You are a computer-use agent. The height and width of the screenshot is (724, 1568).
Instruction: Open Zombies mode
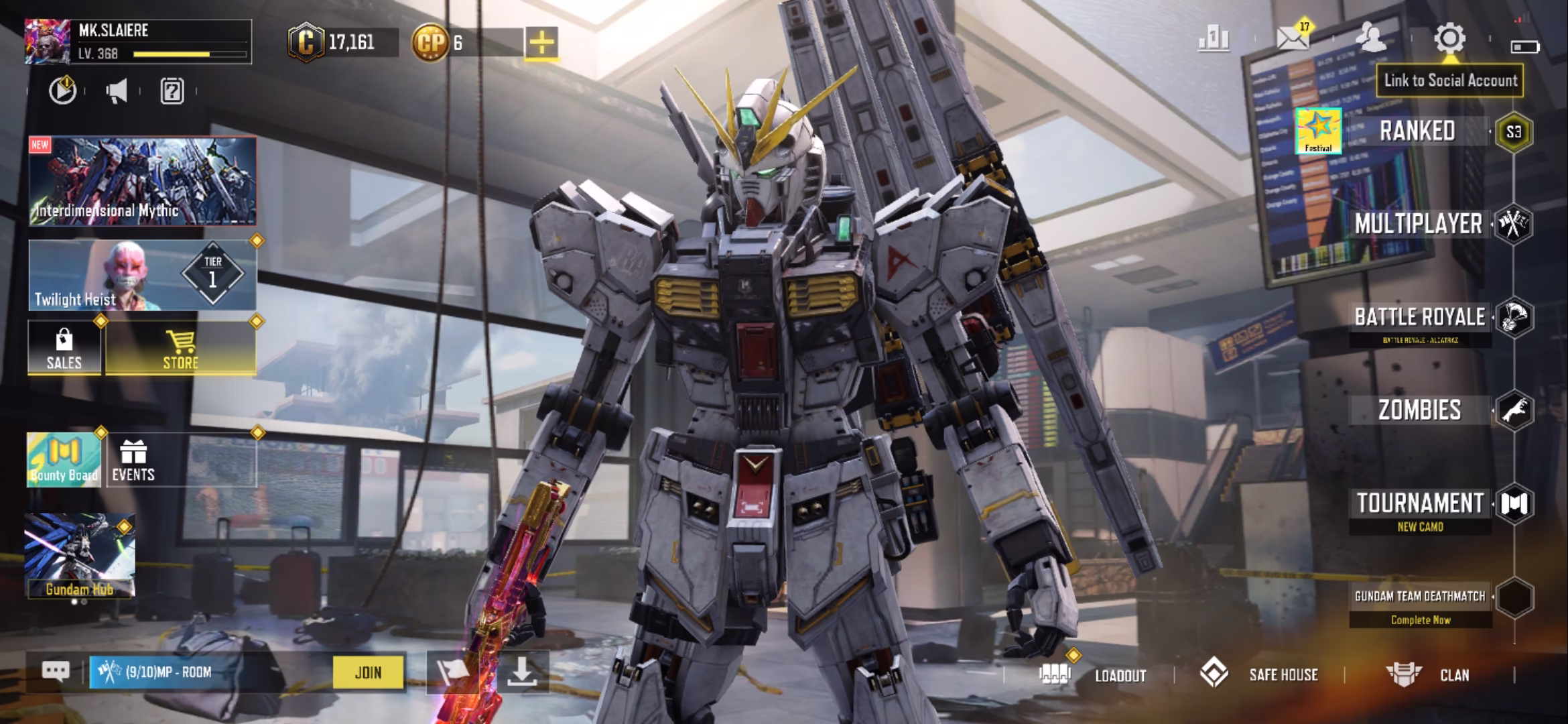coord(1419,410)
